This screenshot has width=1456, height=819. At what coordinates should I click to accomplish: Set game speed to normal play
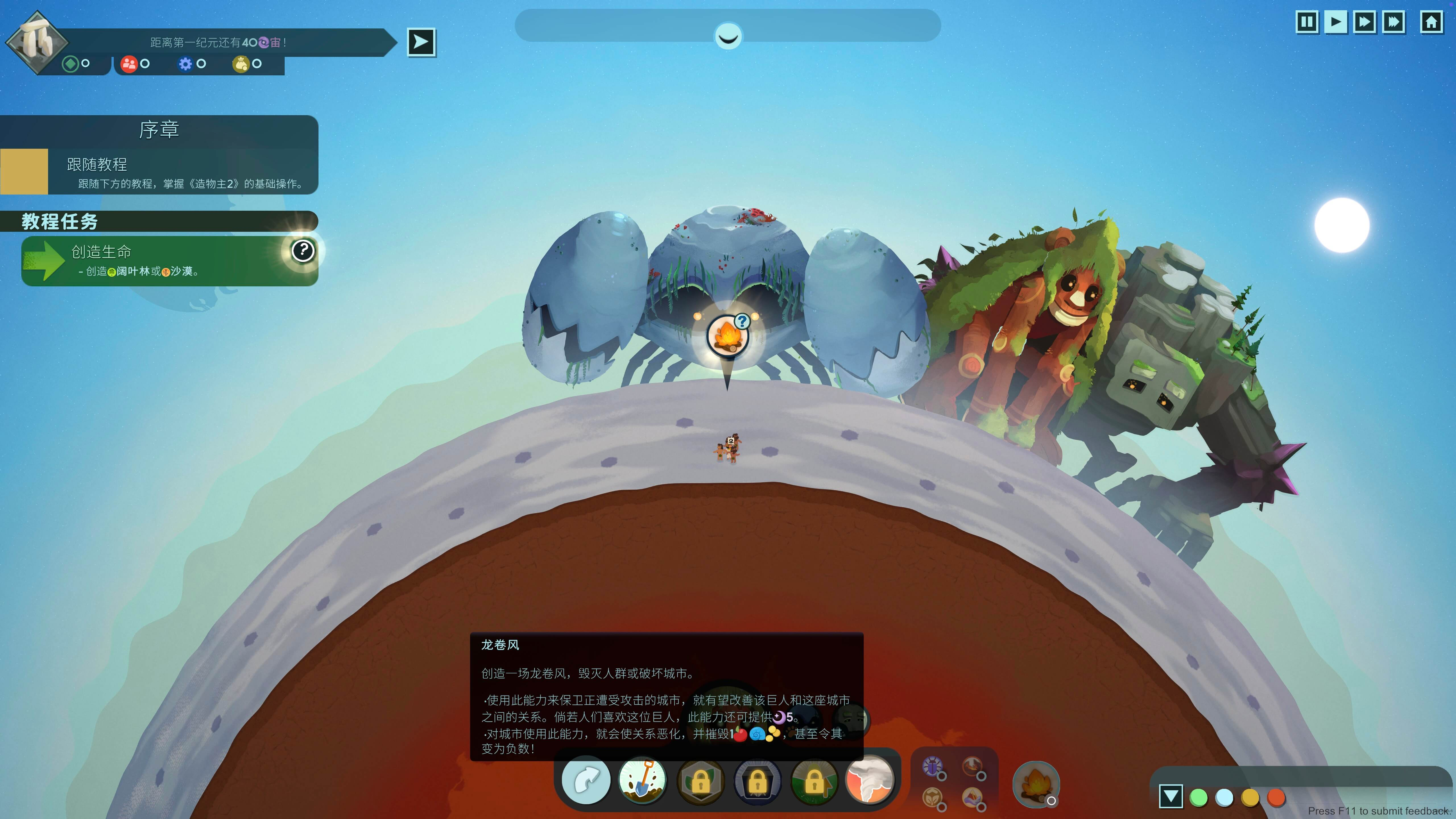(1336, 23)
